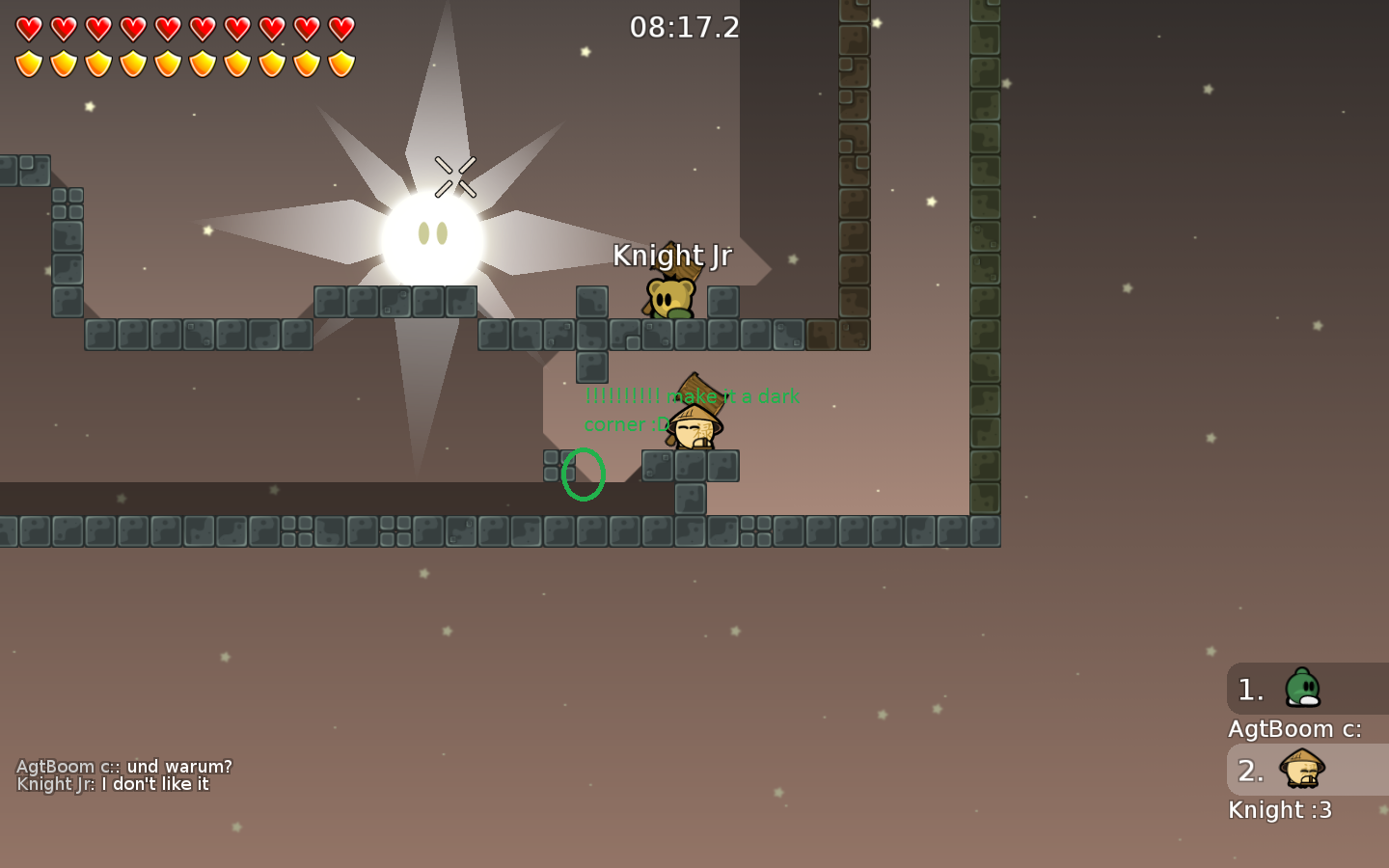Click the green circle marker on the ledge

584,475
